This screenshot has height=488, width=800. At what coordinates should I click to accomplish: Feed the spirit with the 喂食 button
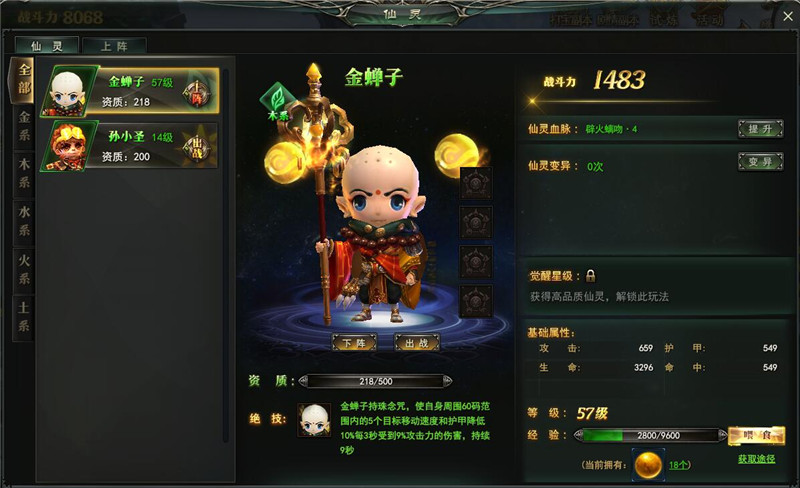(755, 435)
